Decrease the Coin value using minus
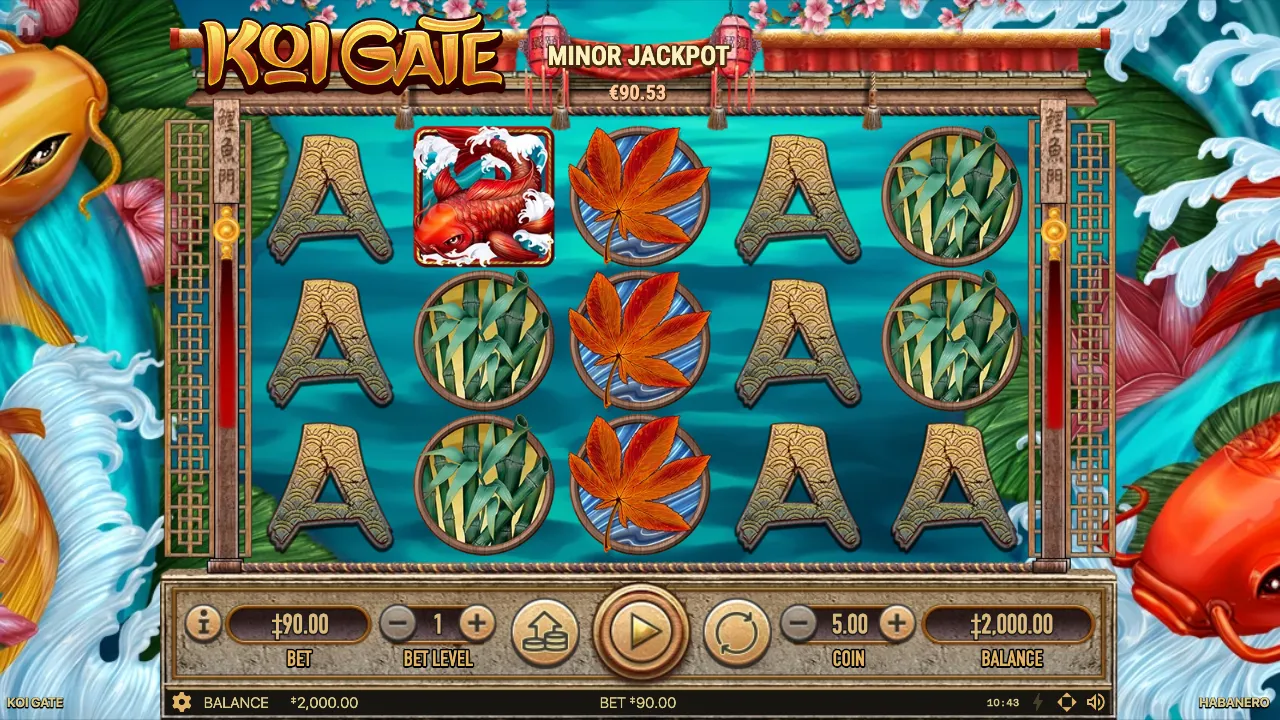1280x720 pixels. (797, 625)
